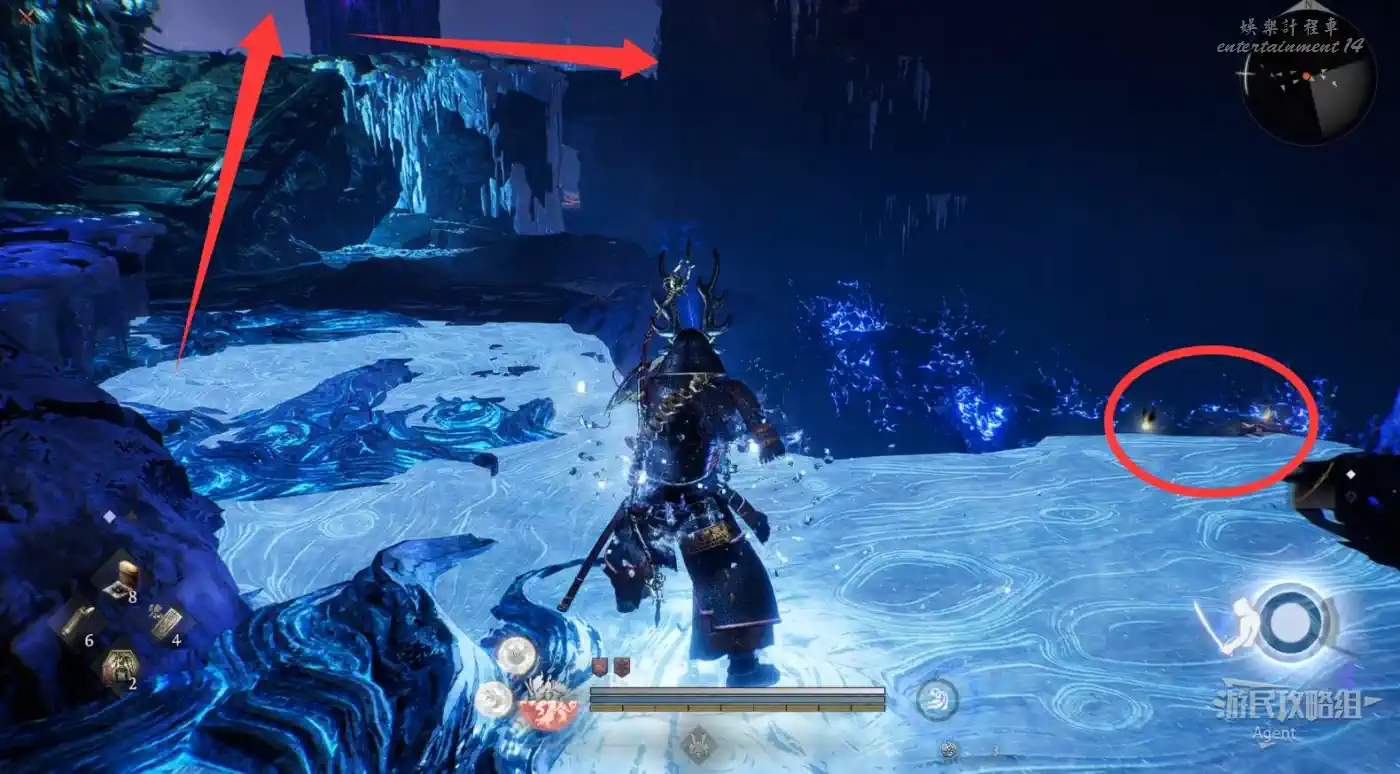
Task: Click the helmet crest diamond icon
Action: (699, 744)
